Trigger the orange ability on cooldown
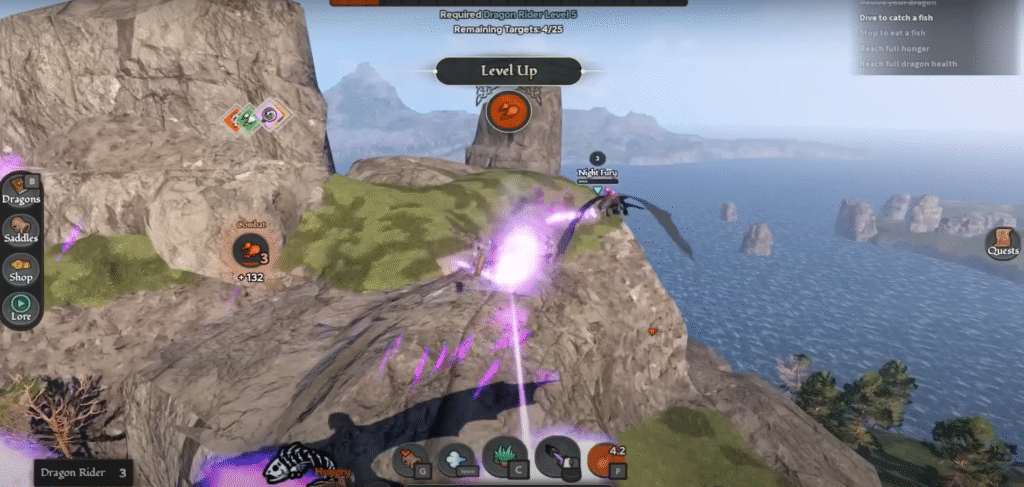This screenshot has width=1024, height=487. tap(604, 459)
